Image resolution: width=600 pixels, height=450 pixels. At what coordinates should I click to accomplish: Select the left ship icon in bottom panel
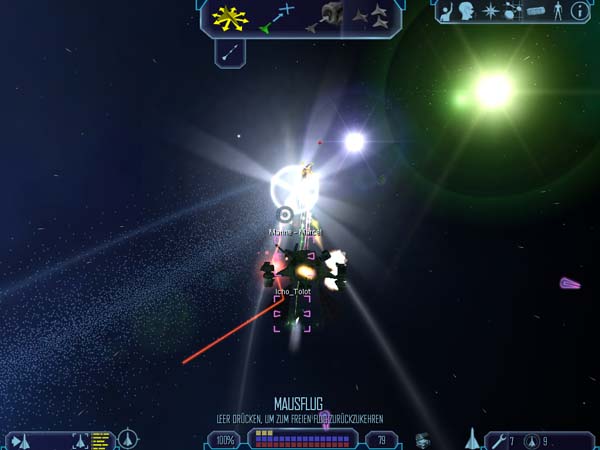tap(22, 439)
